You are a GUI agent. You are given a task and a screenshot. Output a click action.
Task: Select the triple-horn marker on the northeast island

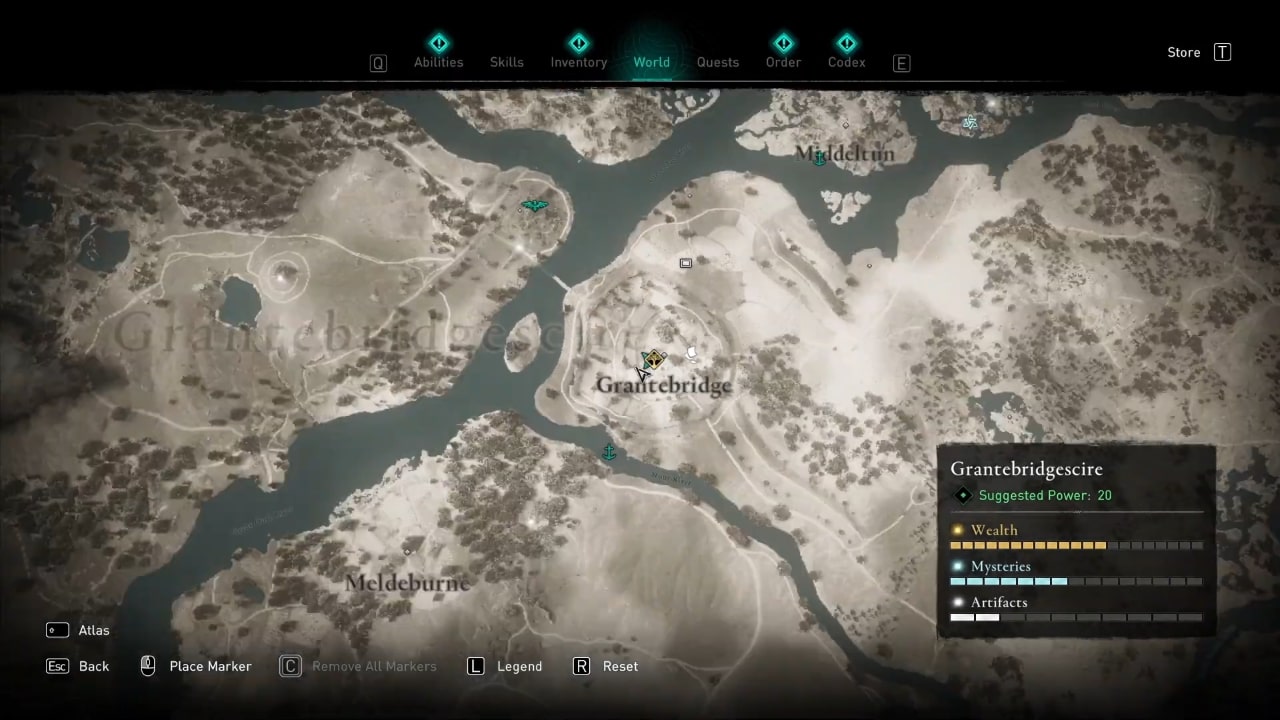point(970,121)
